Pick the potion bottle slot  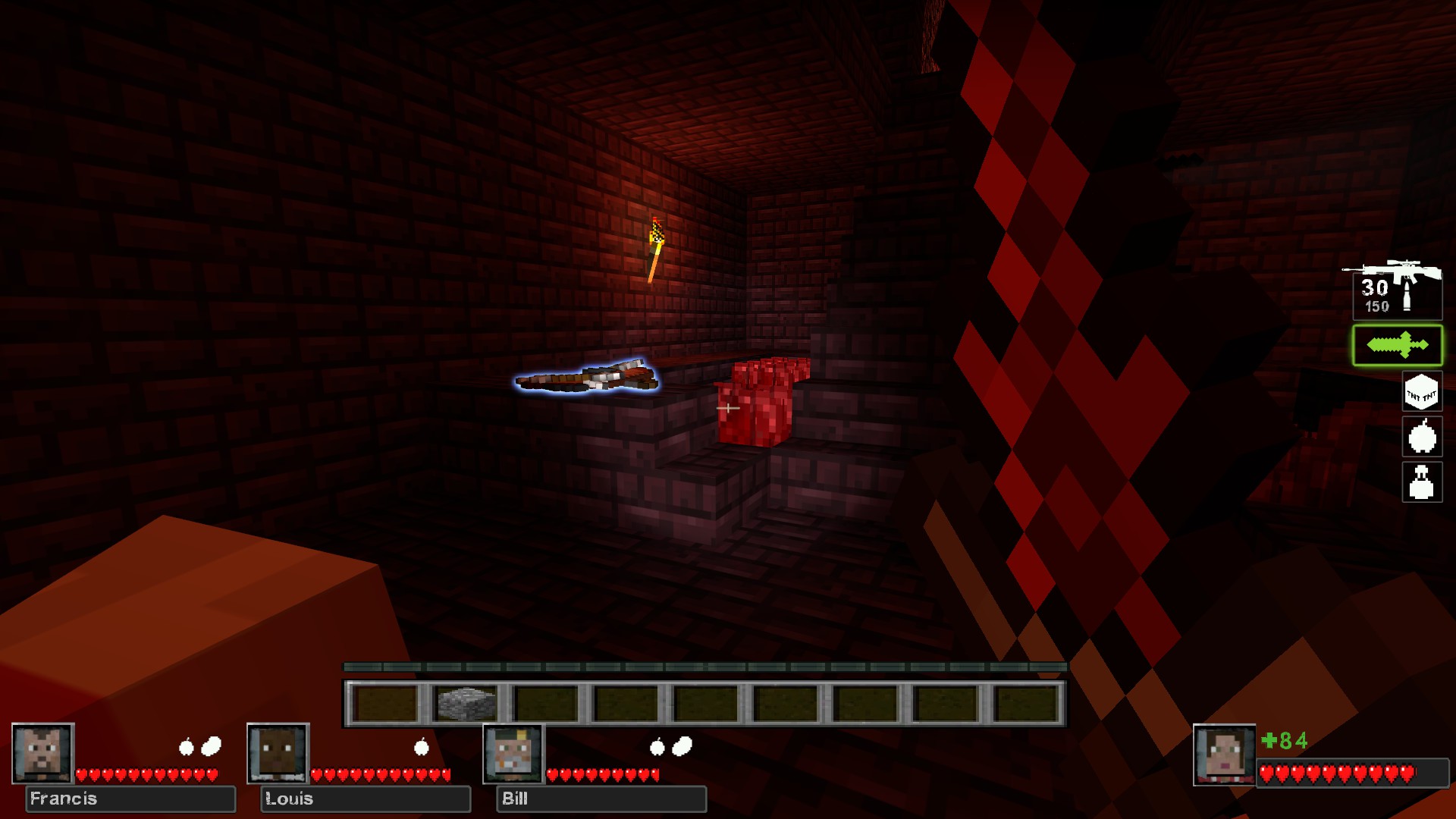[1421, 482]
